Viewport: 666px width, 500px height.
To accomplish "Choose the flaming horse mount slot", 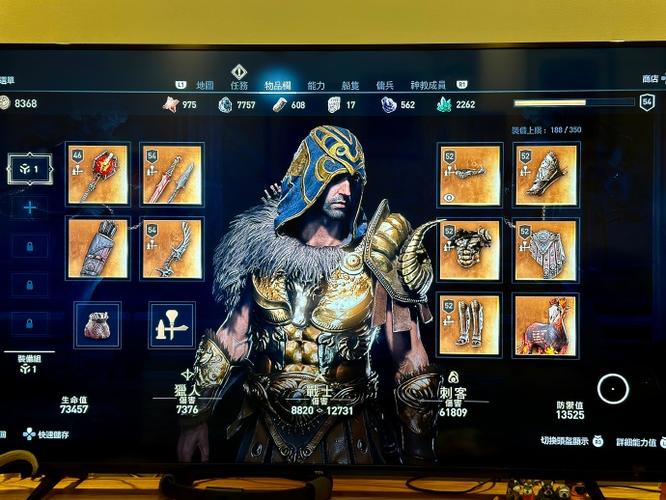I will pyautogui.click(x=545, y=324).
